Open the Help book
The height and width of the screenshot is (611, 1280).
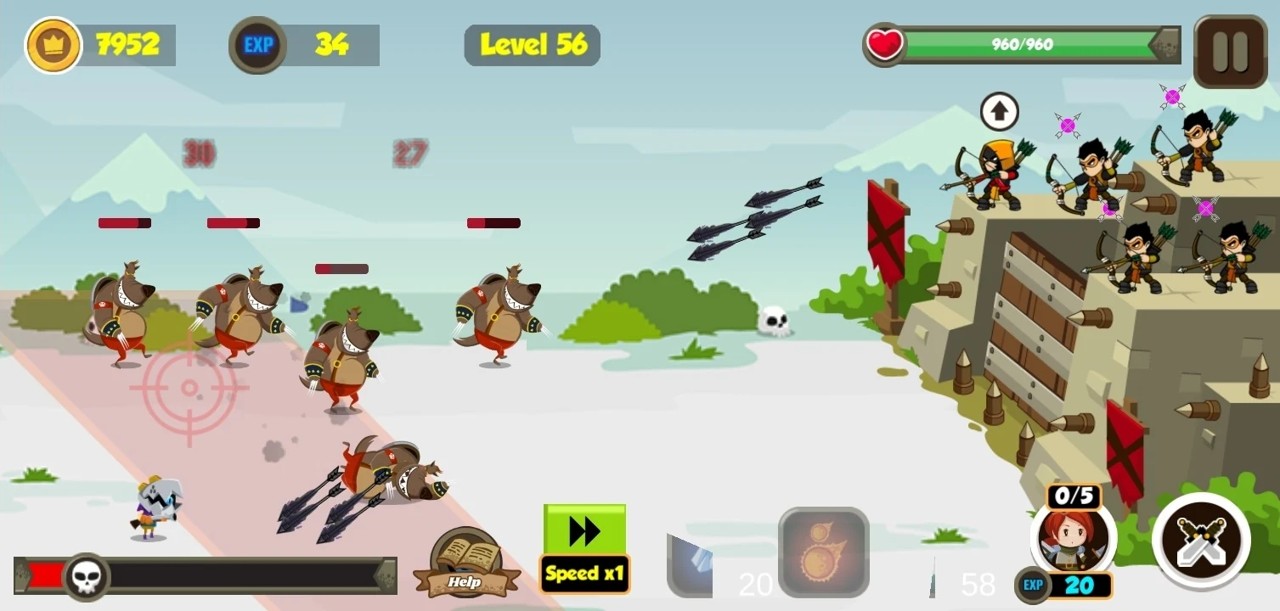pos(465,562)
